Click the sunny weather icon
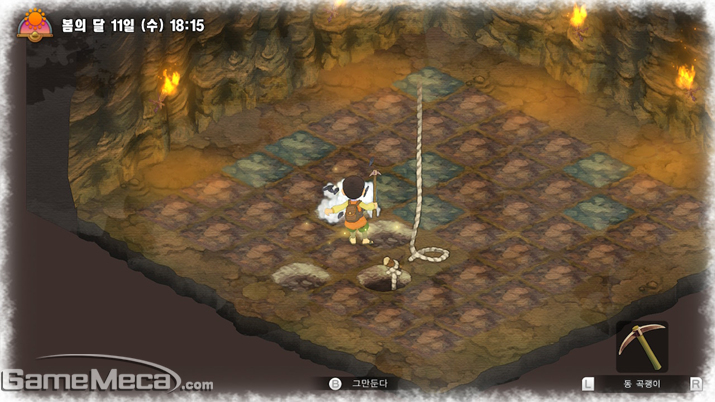Screen dimensions: 715x402 (33, 22)
